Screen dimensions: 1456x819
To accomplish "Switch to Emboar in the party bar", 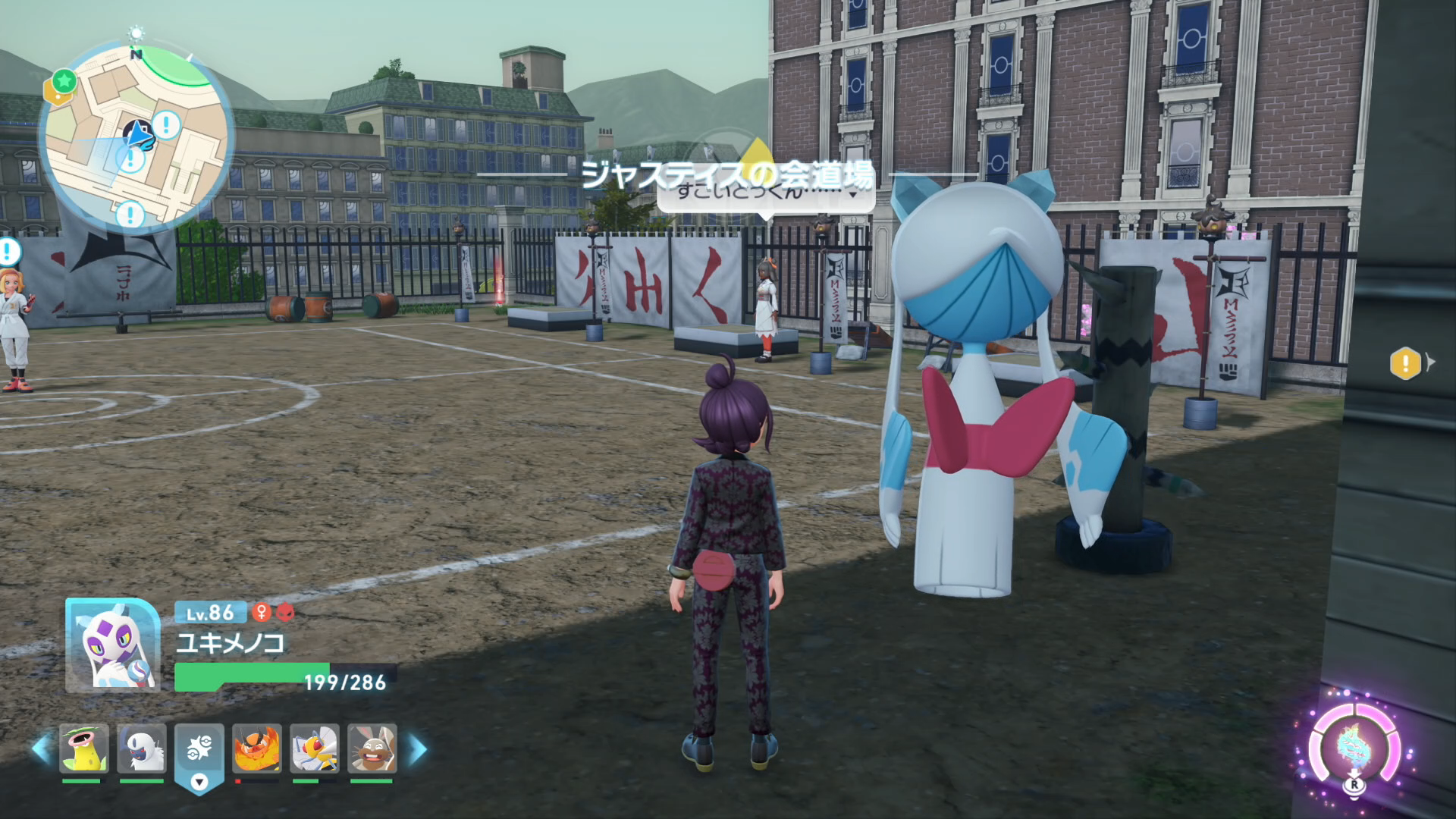I will [x=257, y=748].
